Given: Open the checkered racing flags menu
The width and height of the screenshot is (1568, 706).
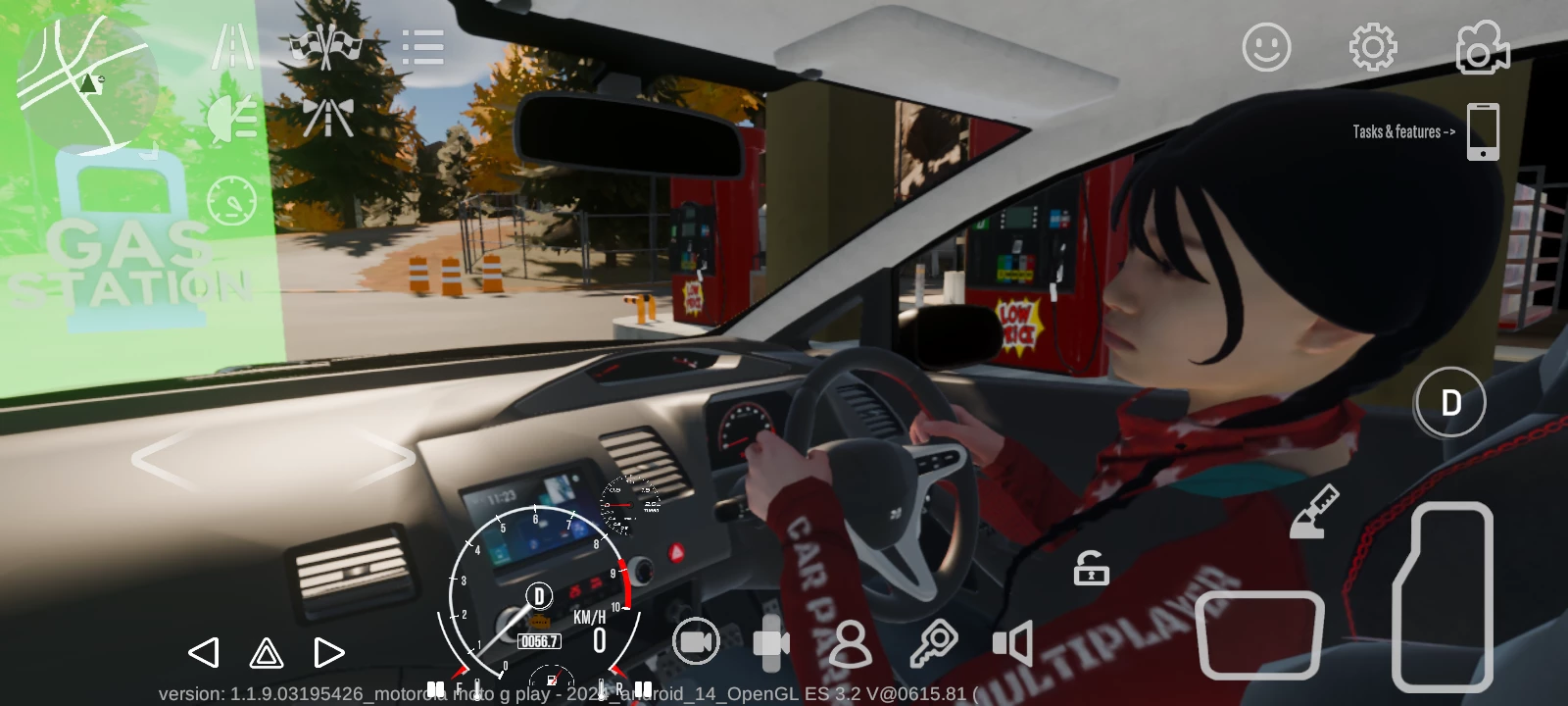Looking at the screenshot, I should [326, 46].
